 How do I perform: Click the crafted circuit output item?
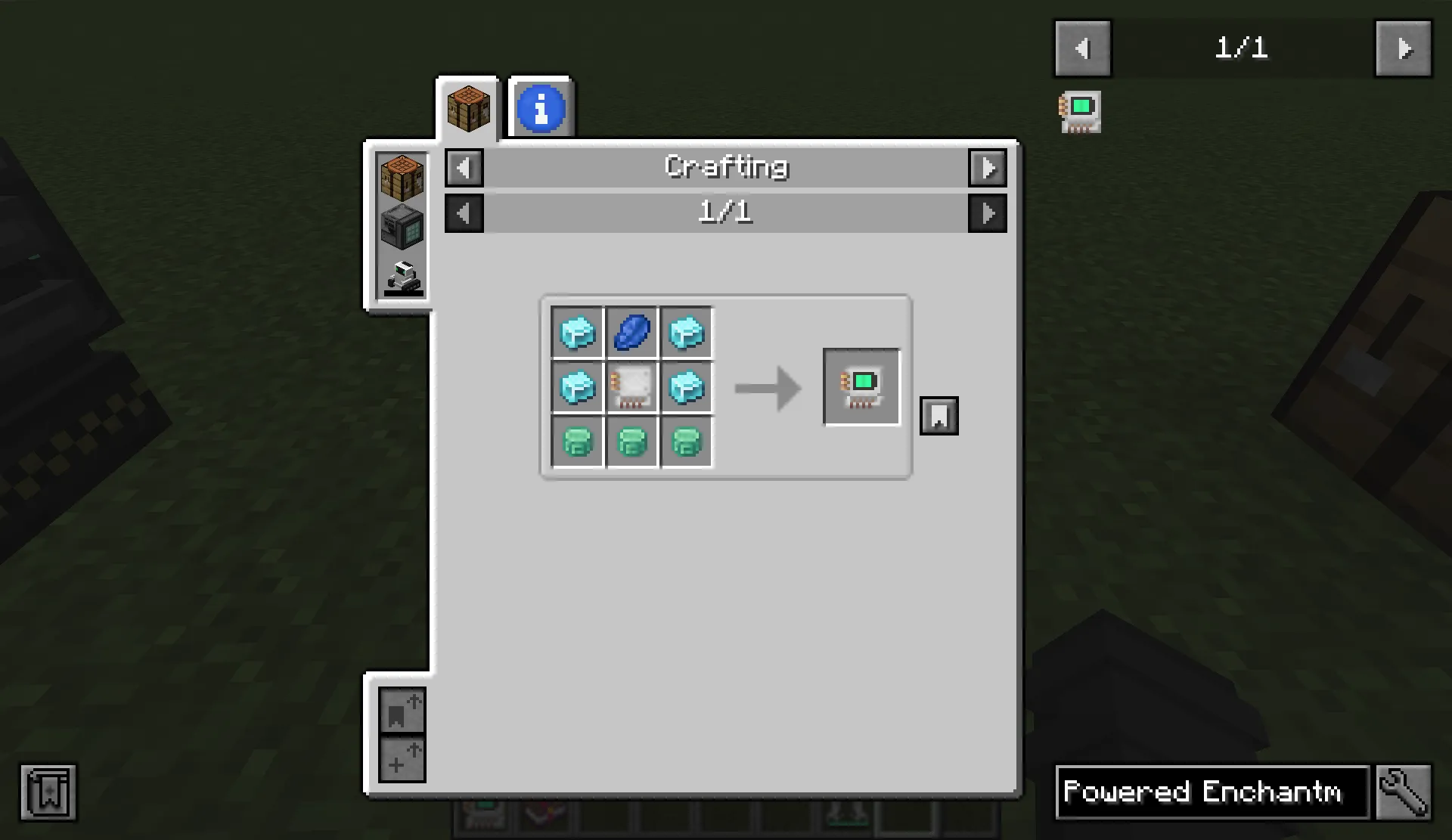[861, 387]
